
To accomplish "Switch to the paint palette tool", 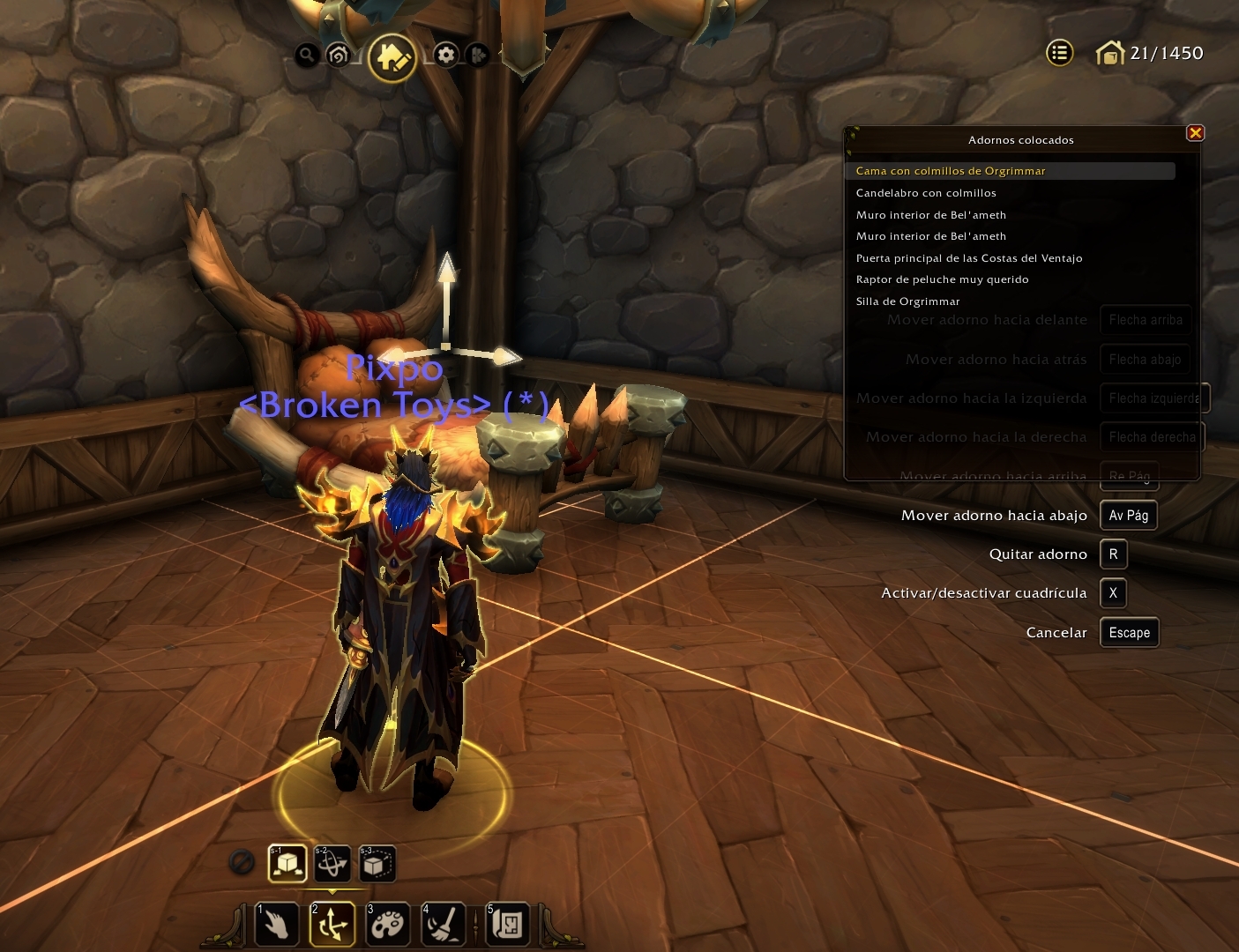I will [x=387, y=925].
